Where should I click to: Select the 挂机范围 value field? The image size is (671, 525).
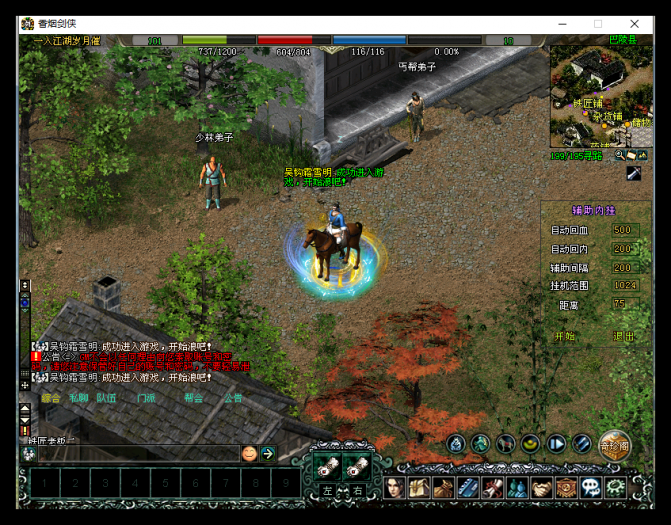tap(625, 285)
